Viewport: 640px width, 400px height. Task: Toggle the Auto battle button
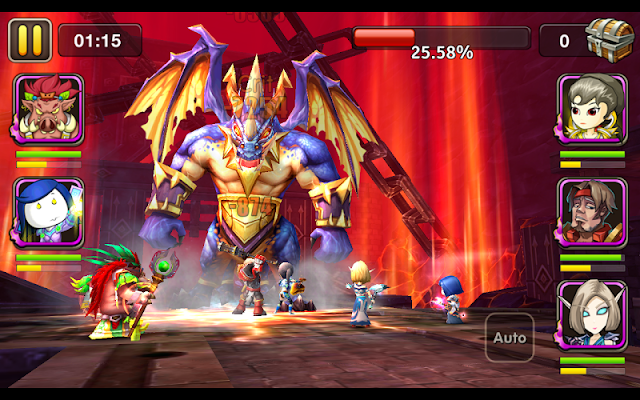tap(509, 338)
